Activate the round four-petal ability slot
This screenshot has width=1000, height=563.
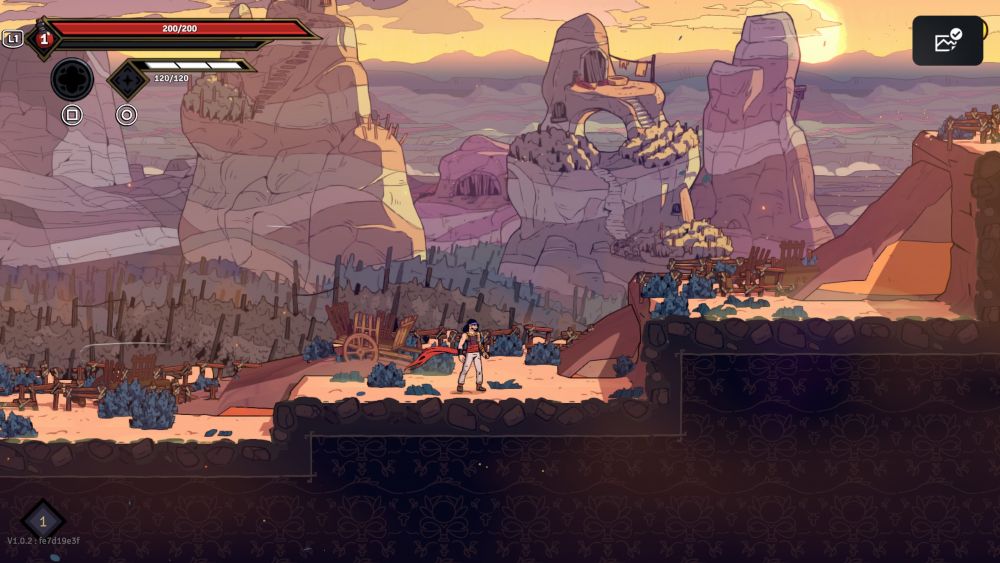point(72,79)
